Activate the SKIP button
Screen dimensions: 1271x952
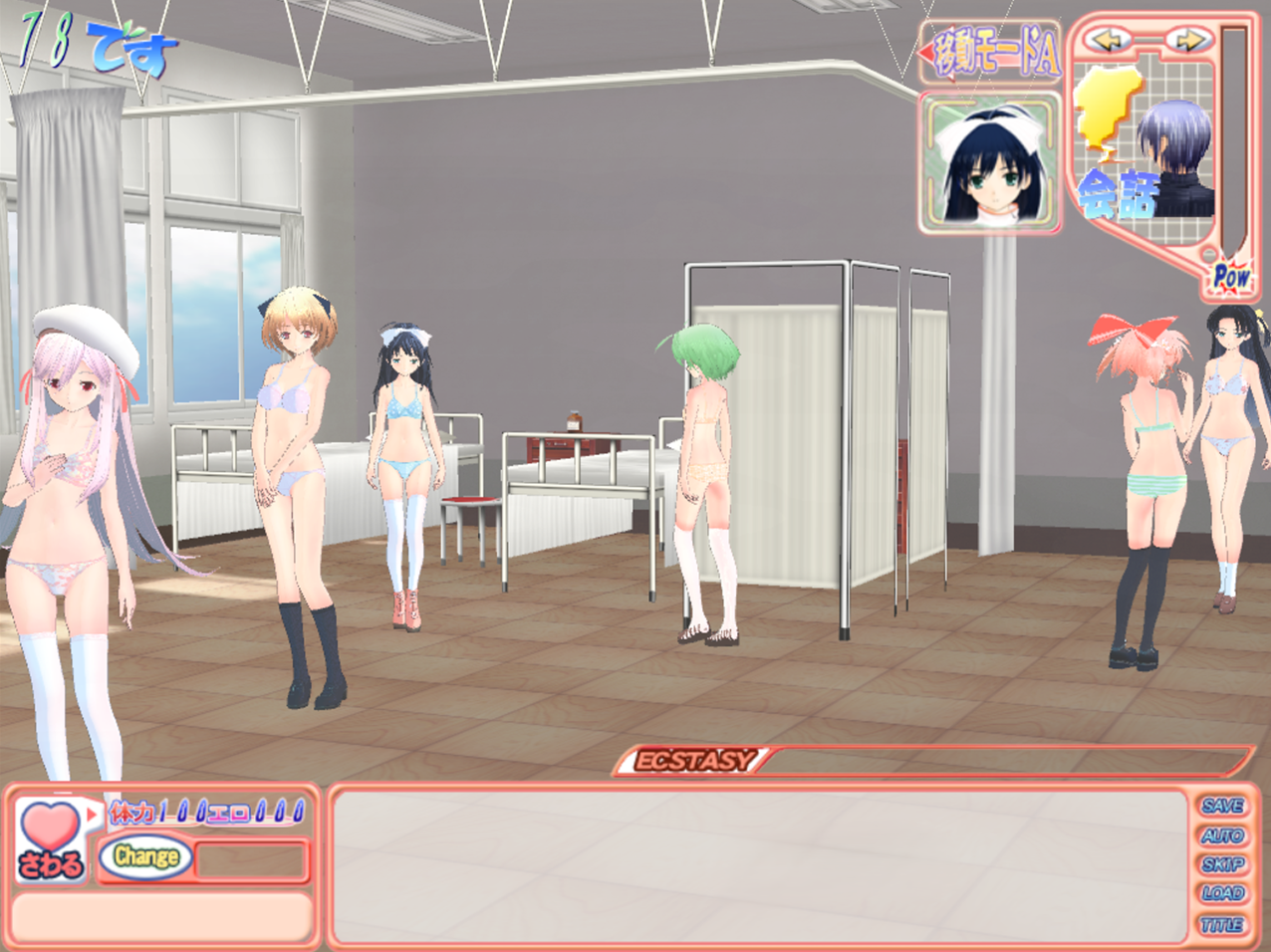click(1222, 864)
